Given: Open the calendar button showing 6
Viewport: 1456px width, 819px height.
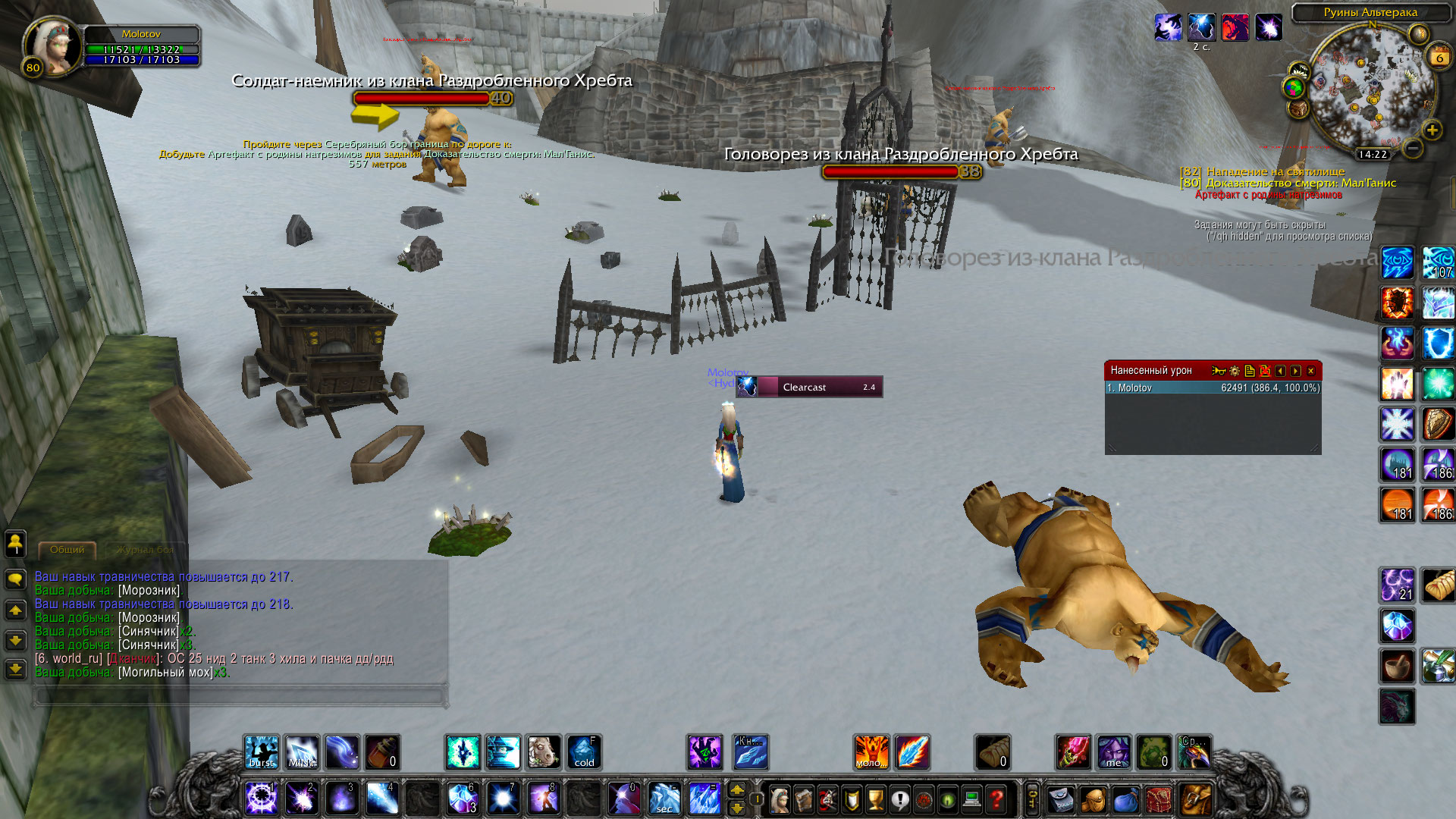Looking at the screenshot, I should pyautogui.click(x=1439, y=57).
